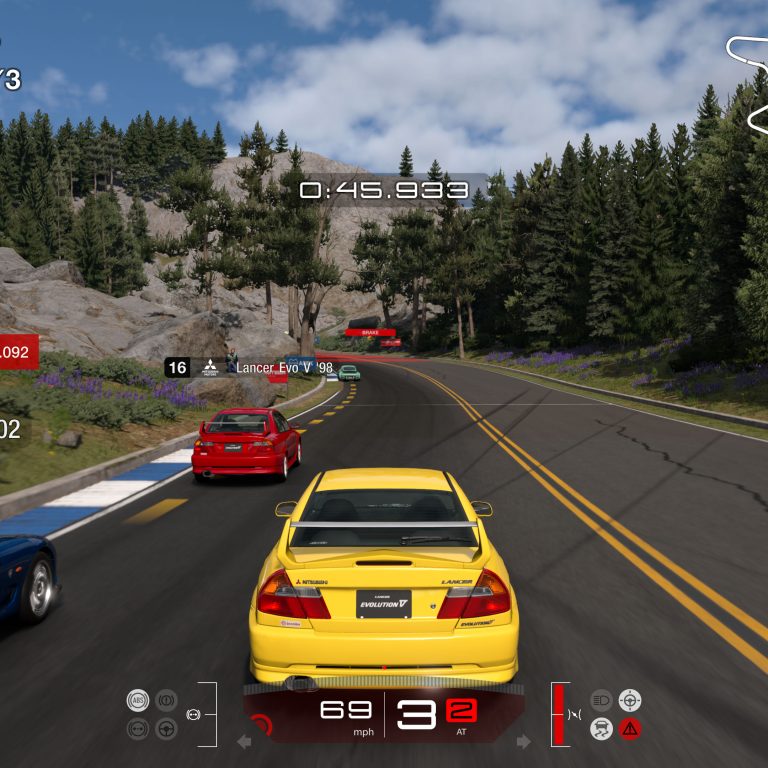Viewport: 768px width, 768px height.
Task: Select the Lancer Evo V '98 opponent tag
Action: (x=250, y=367)
